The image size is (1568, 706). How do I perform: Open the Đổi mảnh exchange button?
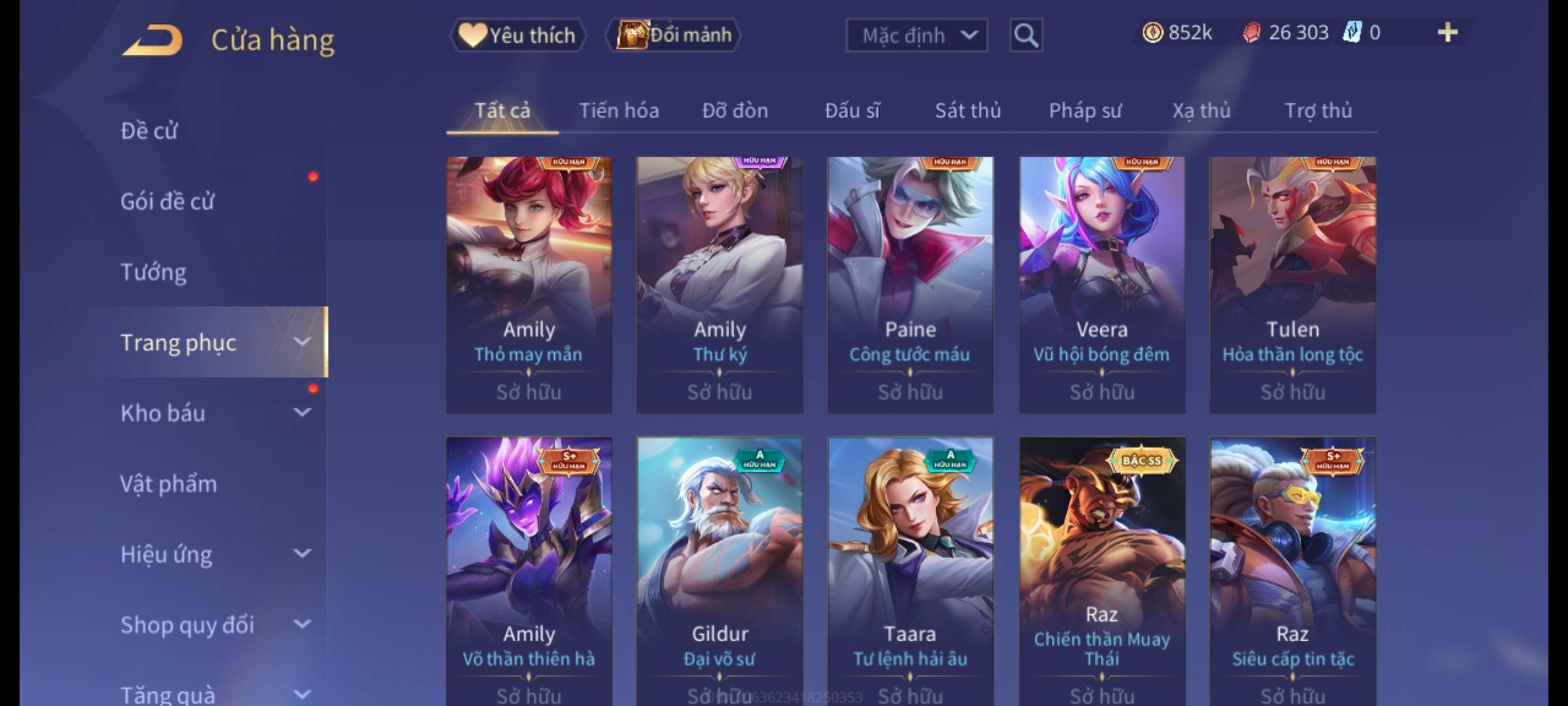pyautogui.click(x=674, y=35)
